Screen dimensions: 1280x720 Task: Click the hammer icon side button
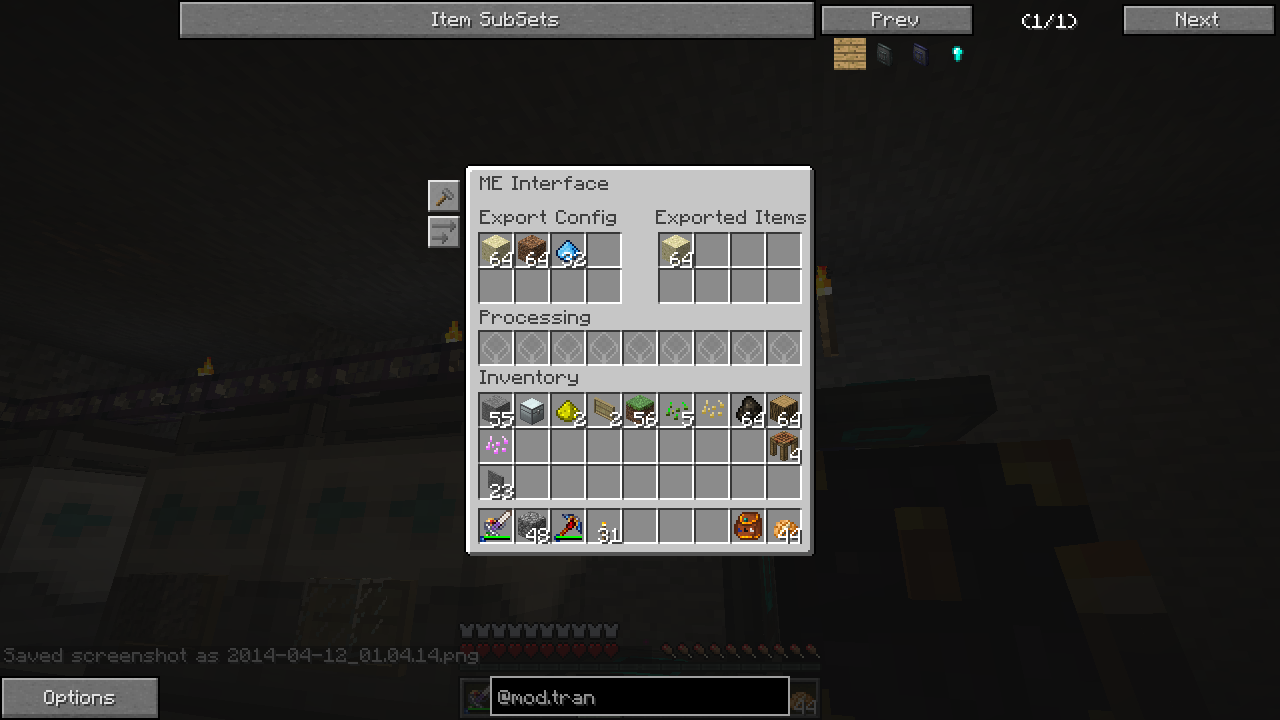click(443, 196)
